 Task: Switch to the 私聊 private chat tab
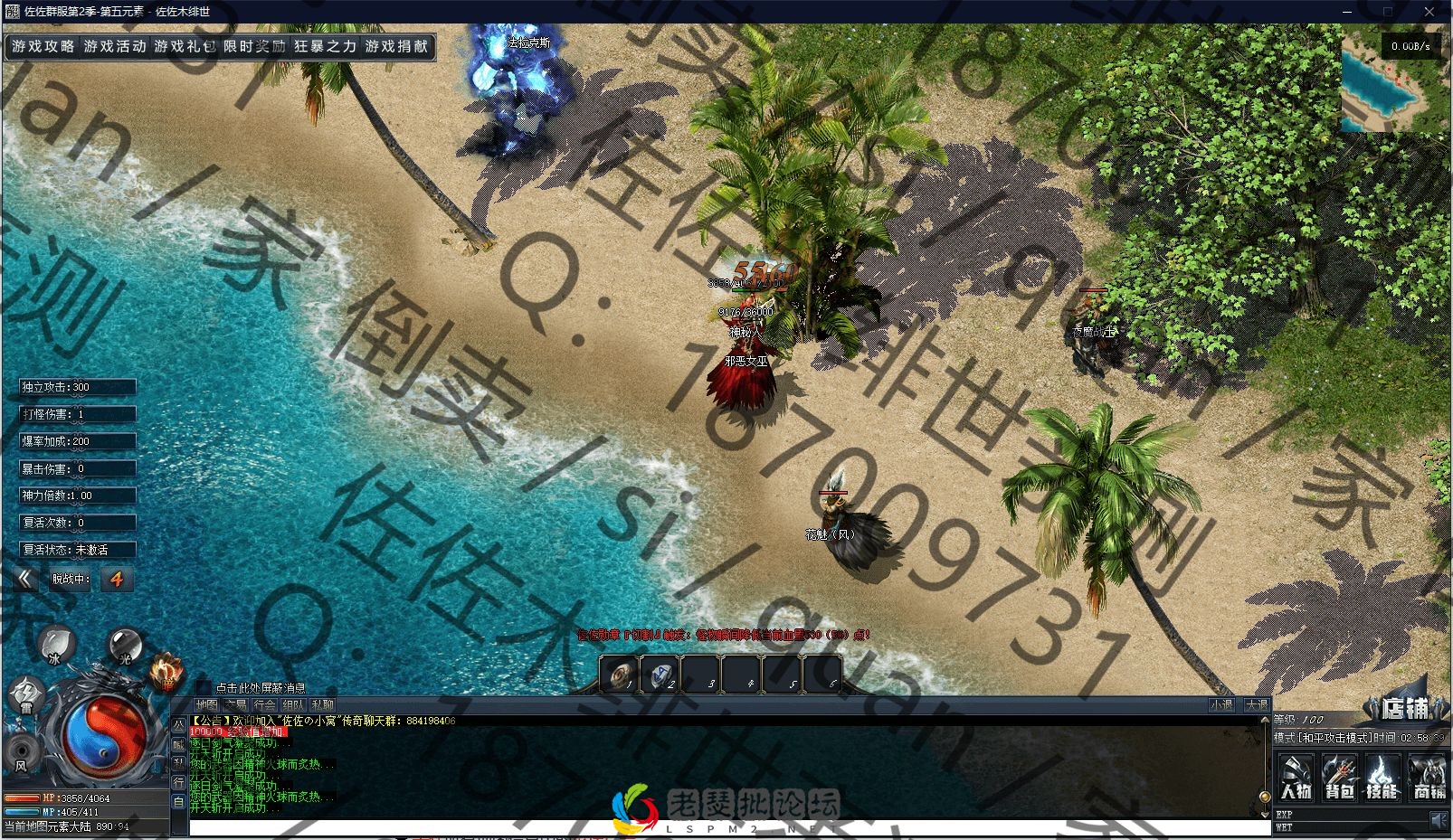(322, 704)
